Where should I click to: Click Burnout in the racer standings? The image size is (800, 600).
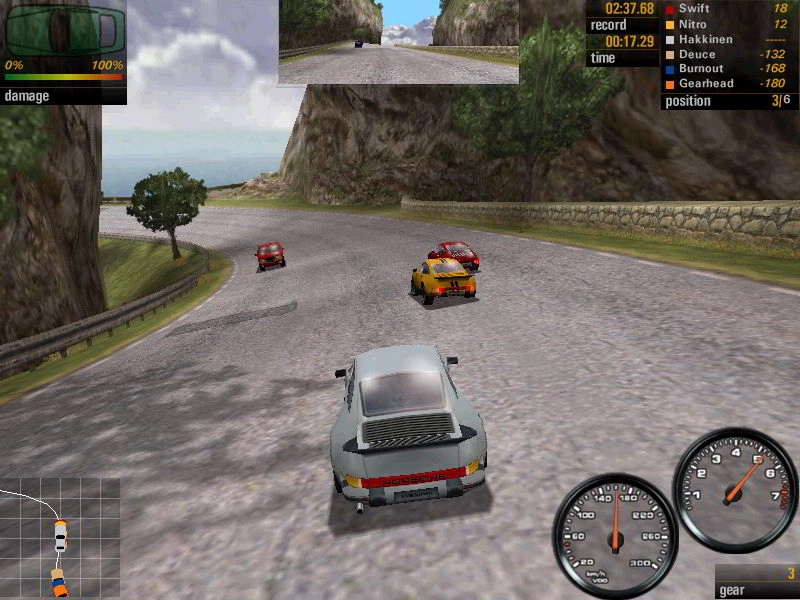pyautogui.click(x=702, y=69)
